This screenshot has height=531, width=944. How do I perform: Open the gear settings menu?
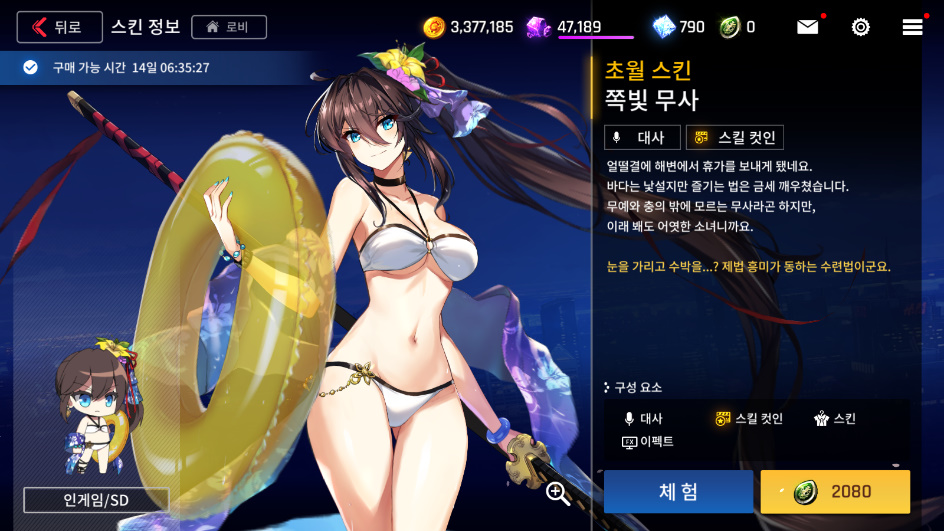tap(860, 27)
